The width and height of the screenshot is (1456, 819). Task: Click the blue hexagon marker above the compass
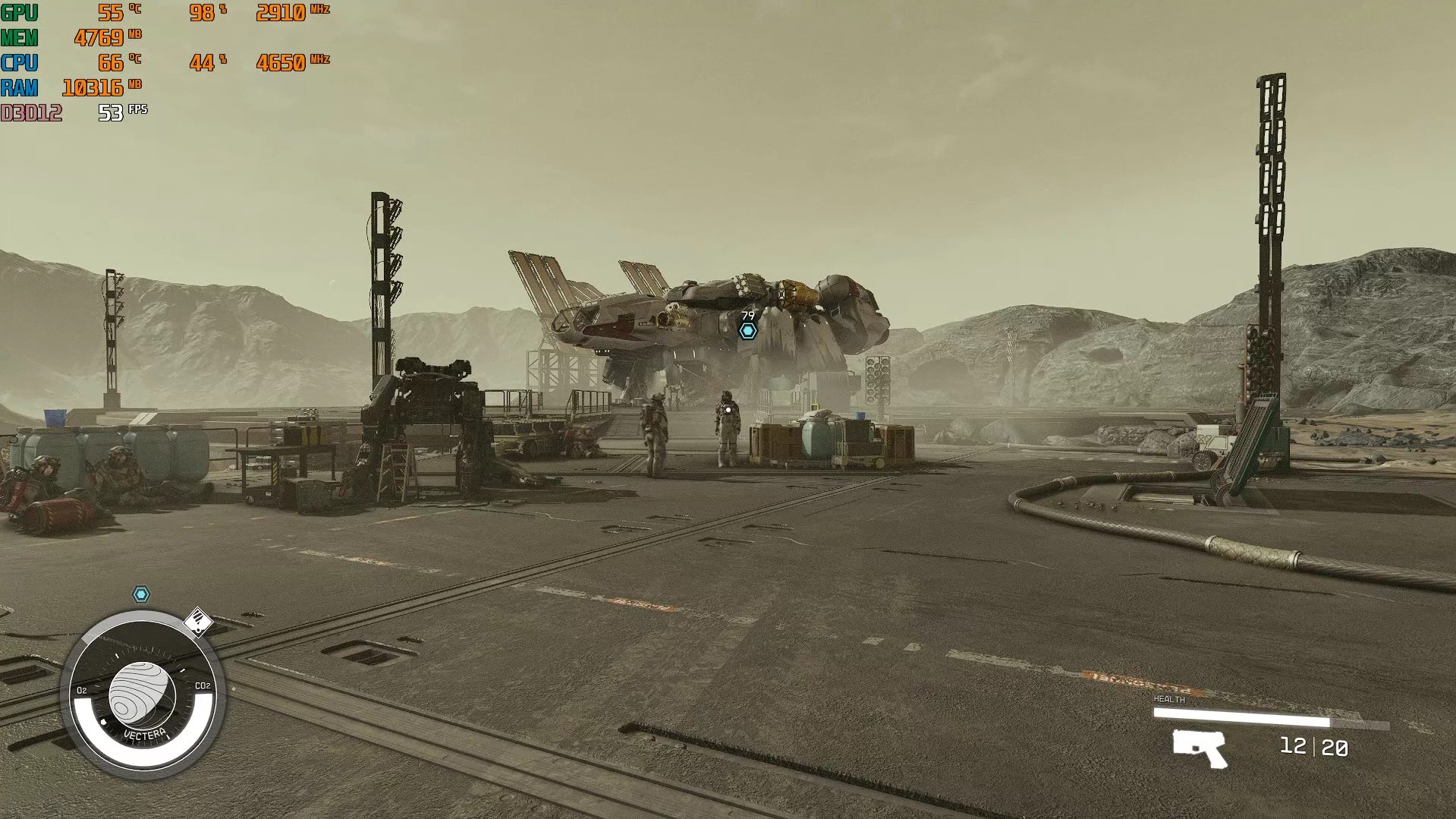141,594
